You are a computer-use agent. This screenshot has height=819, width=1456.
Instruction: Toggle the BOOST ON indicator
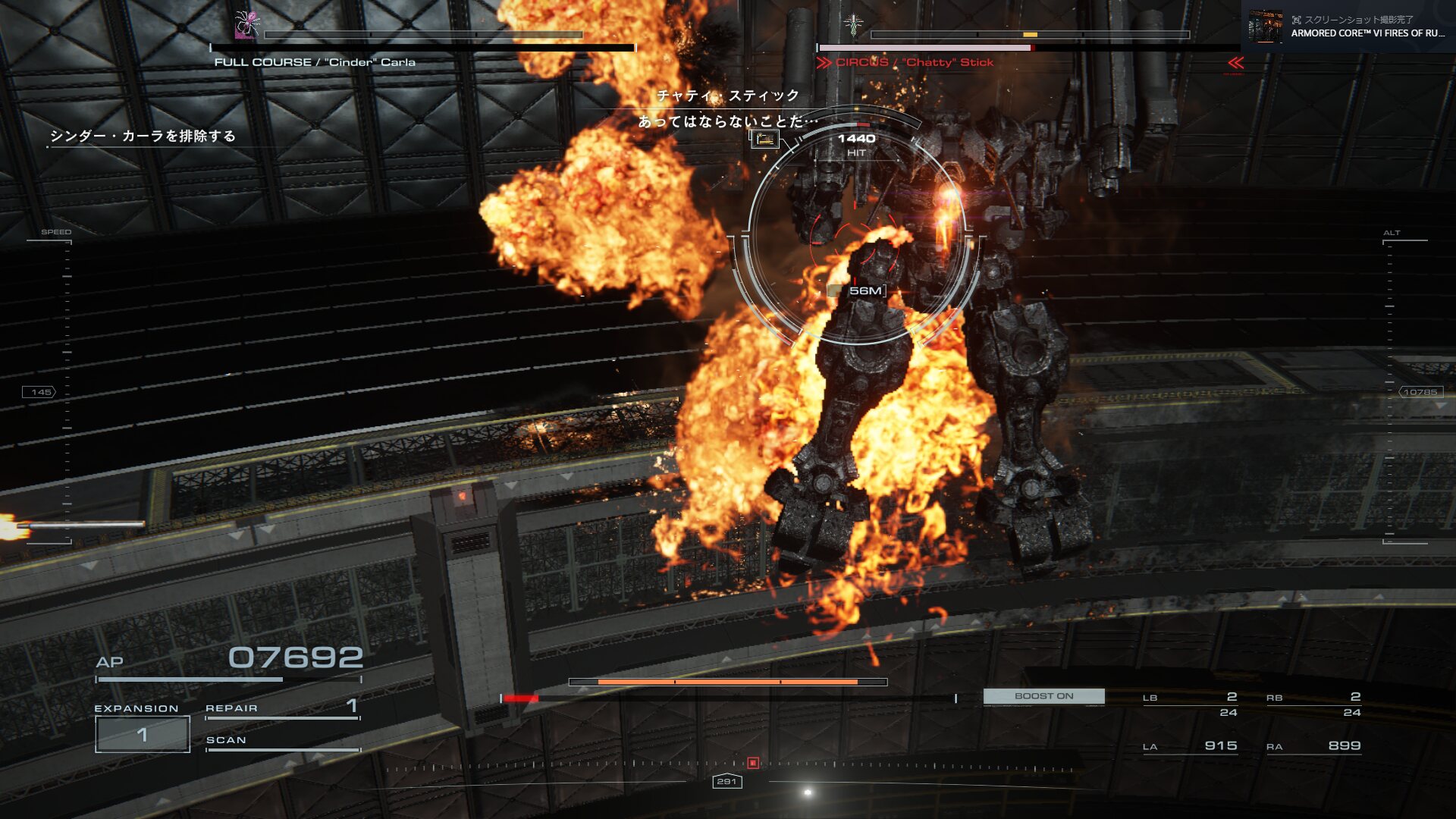[1043, 696]
